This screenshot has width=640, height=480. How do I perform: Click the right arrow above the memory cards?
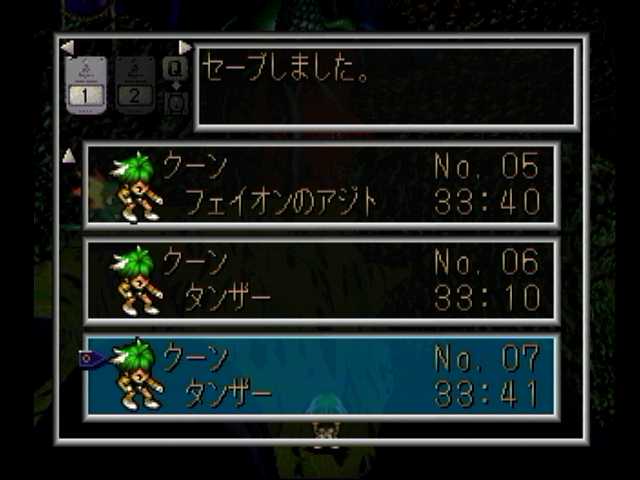coord(185,47)
